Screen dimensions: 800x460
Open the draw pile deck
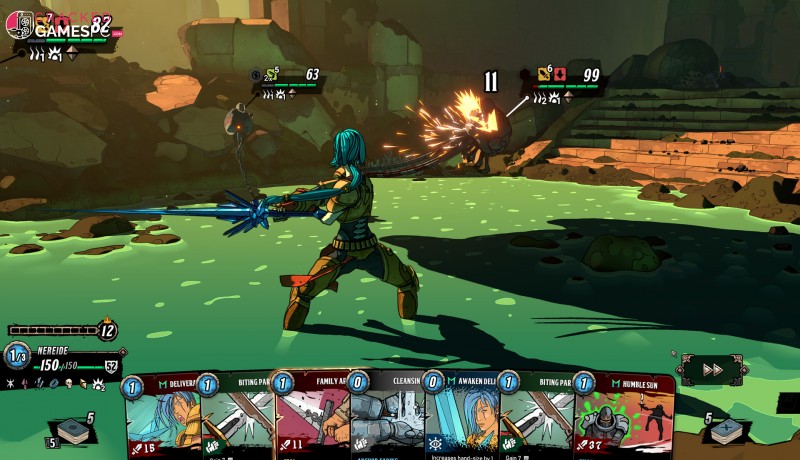point(74,432)
